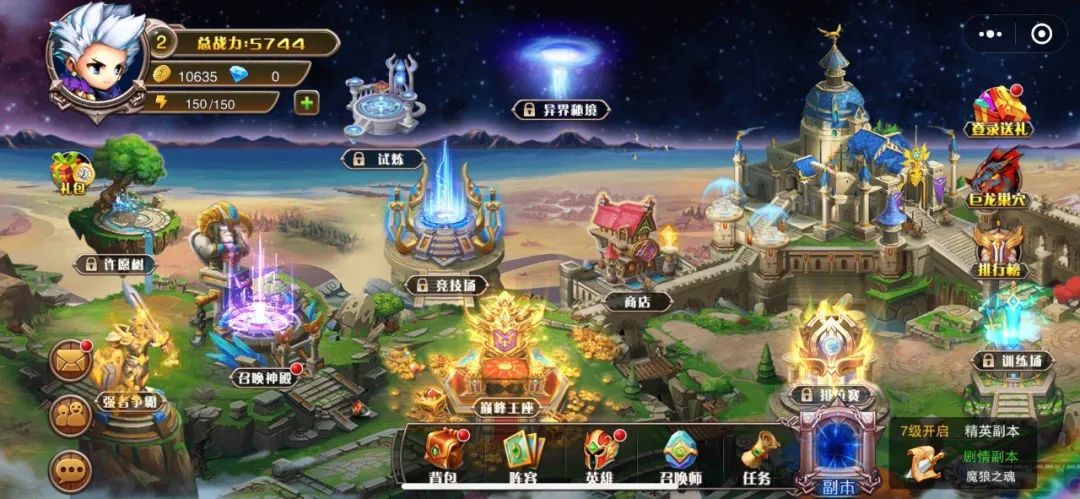Open the white-haired player avatar profile
This screenshot has height=499, width=1080.
95,58
